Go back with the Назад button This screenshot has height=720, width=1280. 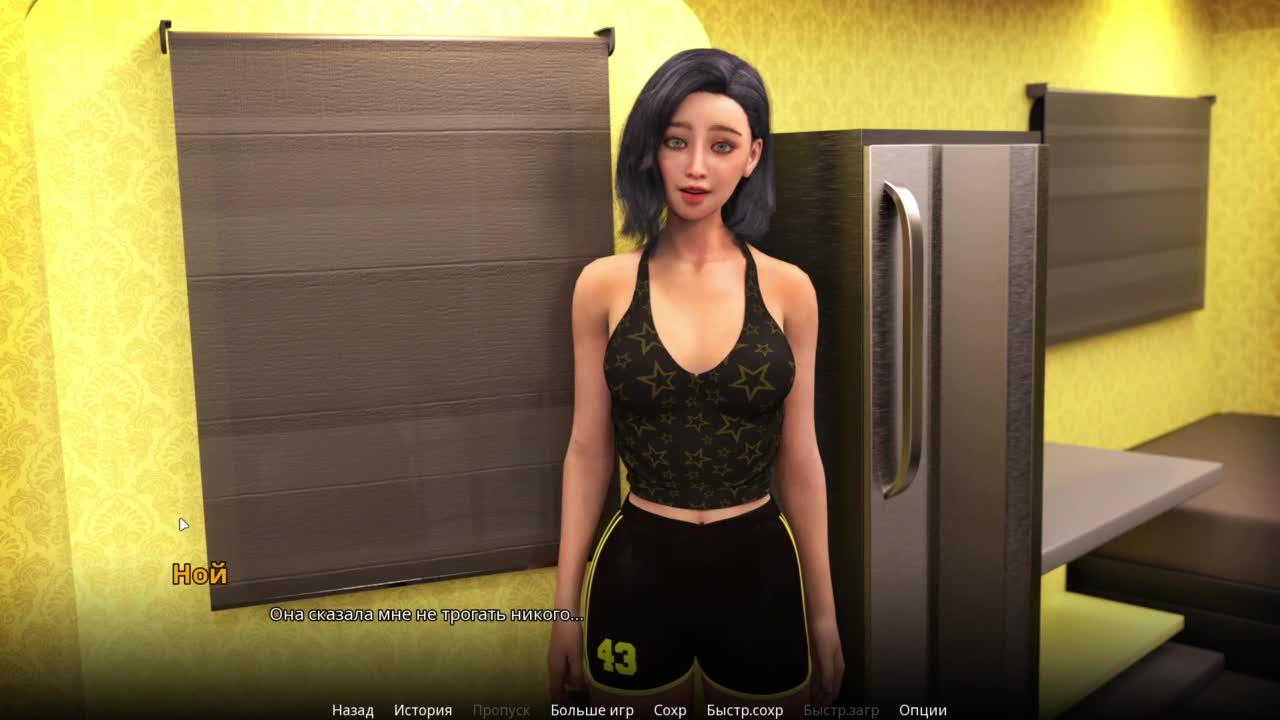pyautogui.click(x=352, y=710)
